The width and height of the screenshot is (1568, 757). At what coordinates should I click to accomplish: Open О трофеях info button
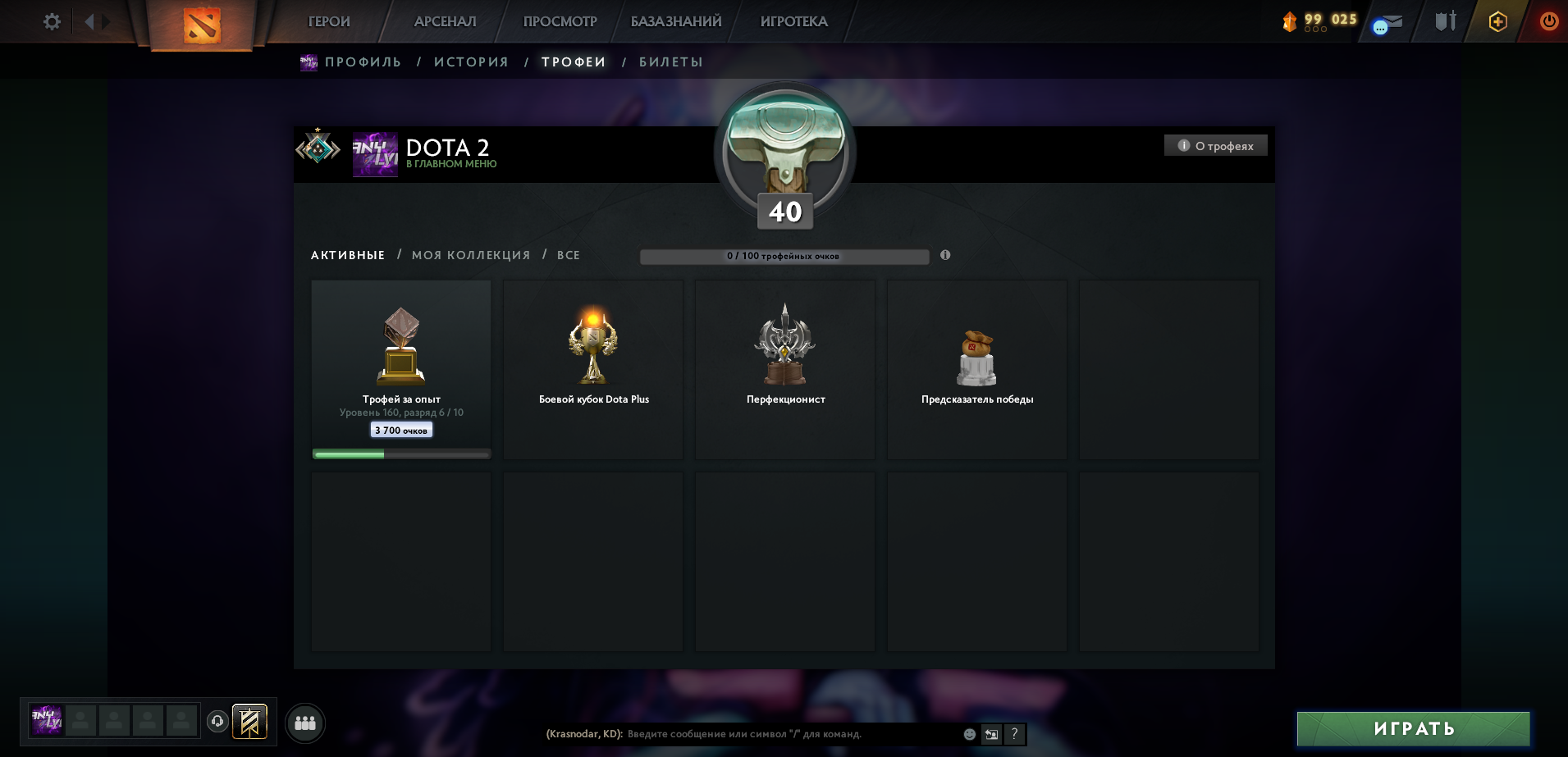point(1215,145)
